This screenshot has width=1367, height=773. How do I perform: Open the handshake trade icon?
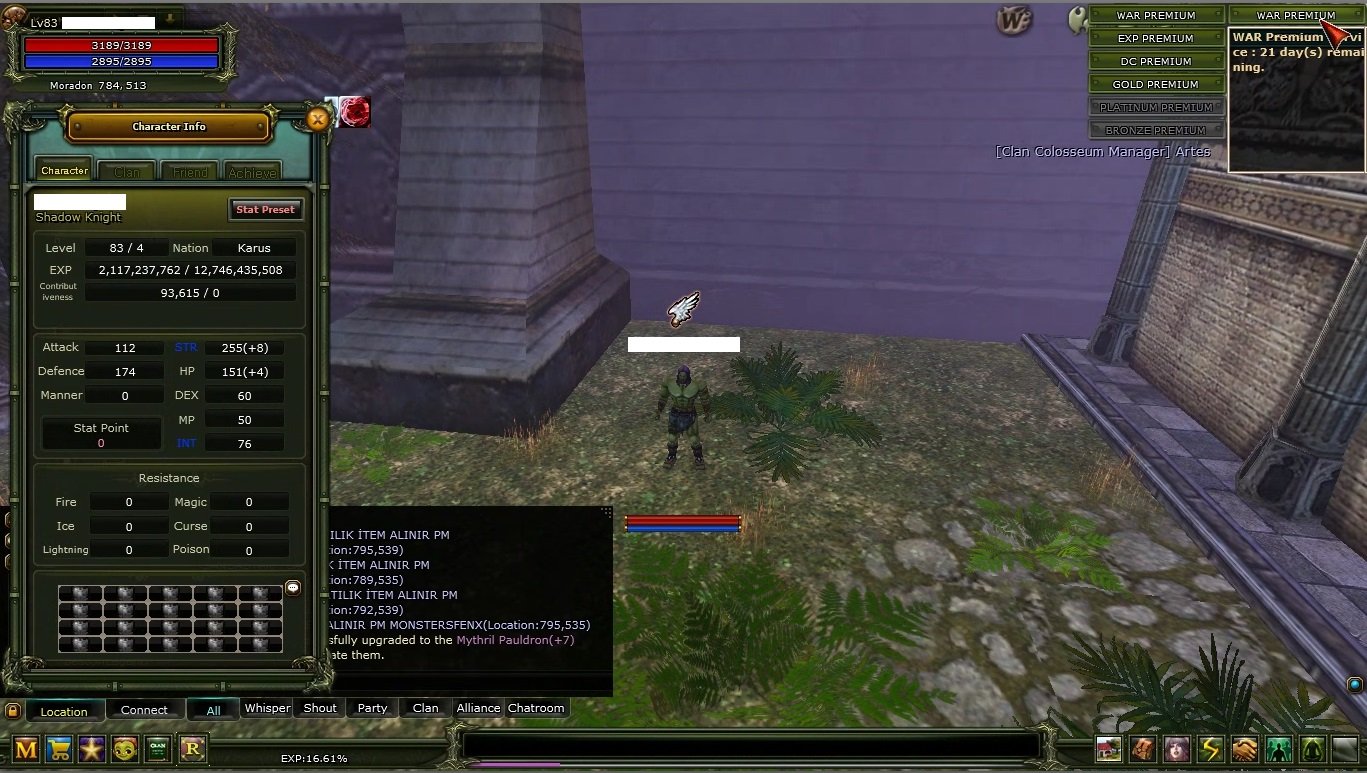click(1244, 749)
